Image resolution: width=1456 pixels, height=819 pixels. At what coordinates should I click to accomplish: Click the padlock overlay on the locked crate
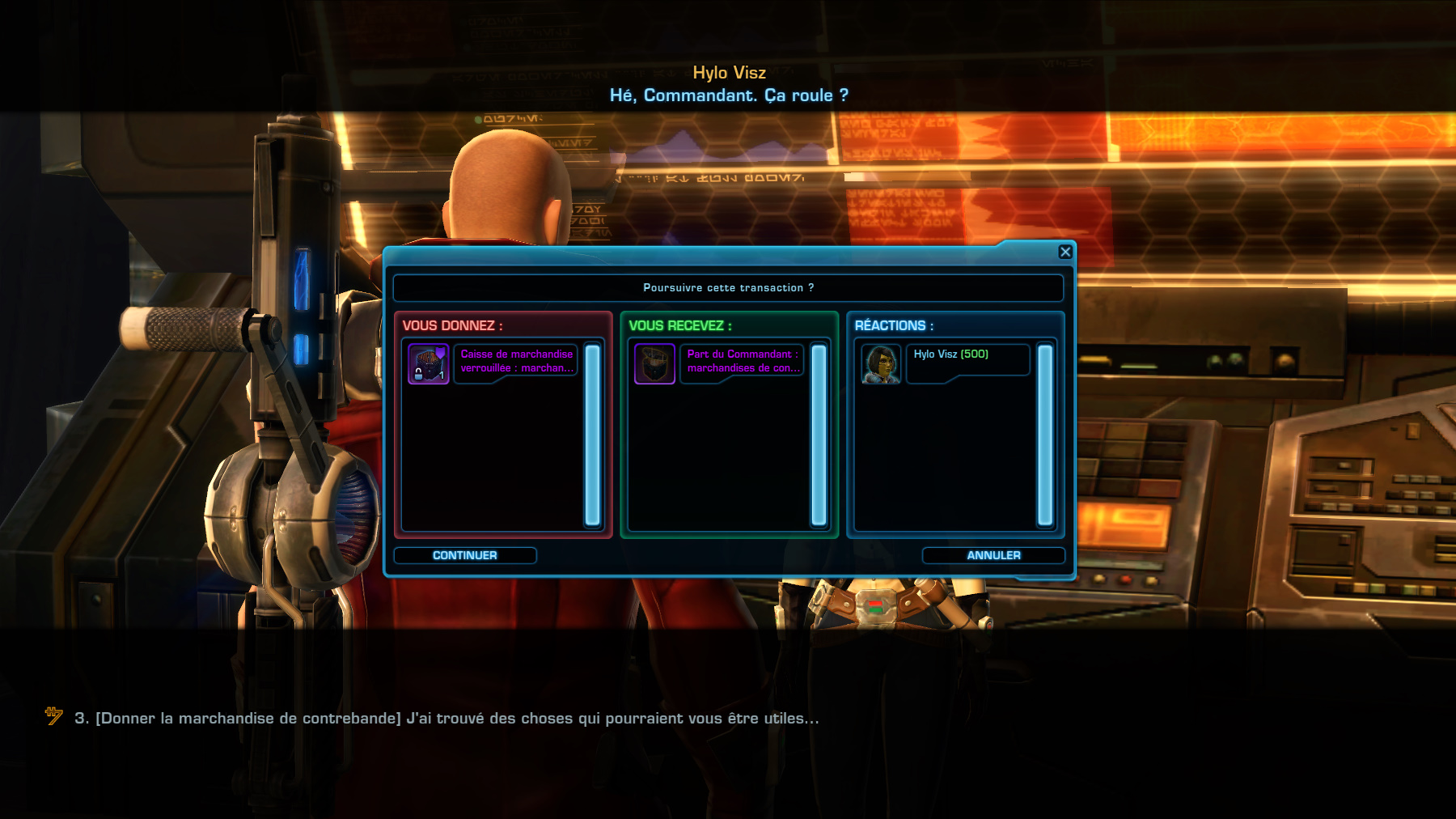coord(418,374)
